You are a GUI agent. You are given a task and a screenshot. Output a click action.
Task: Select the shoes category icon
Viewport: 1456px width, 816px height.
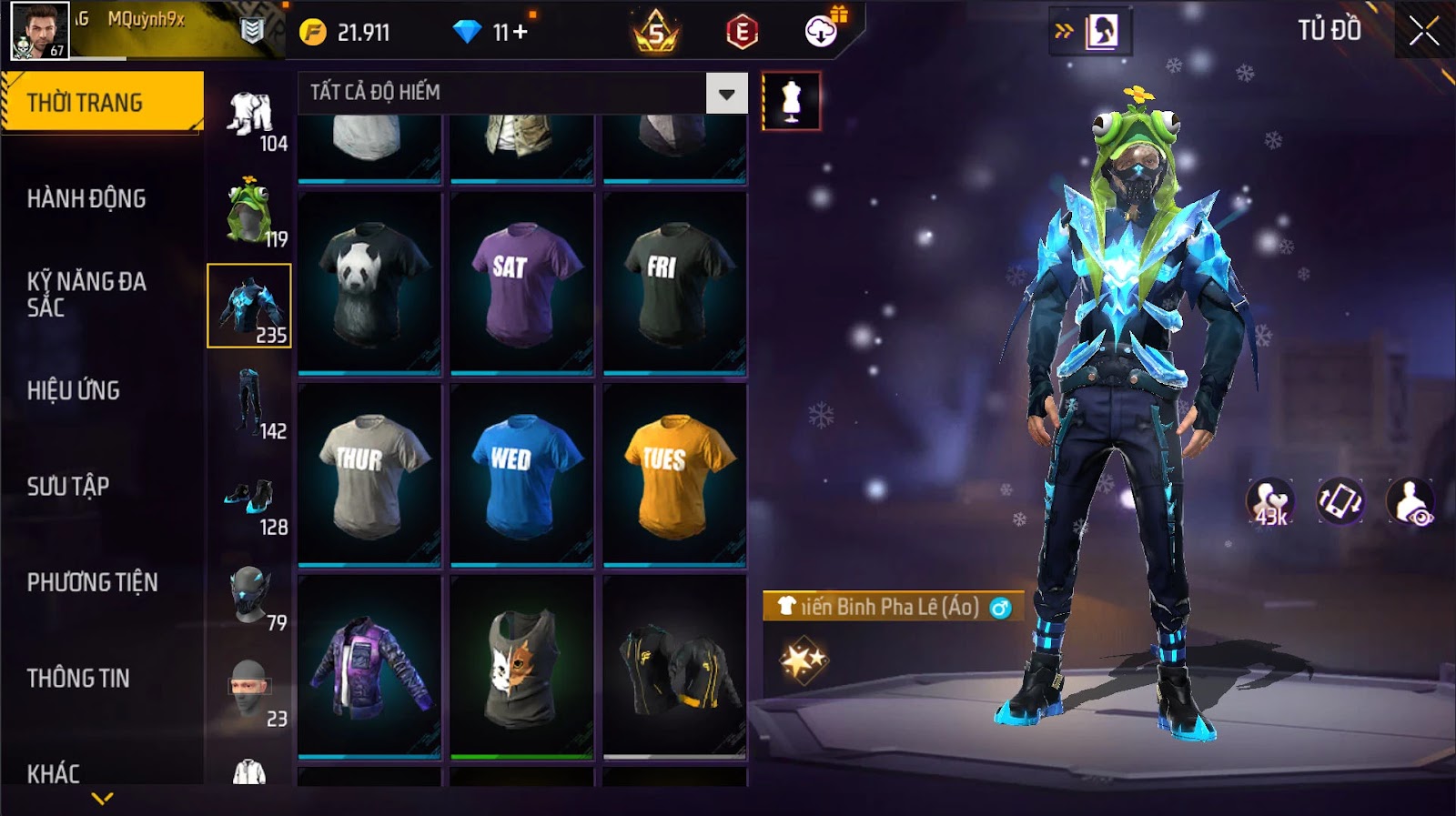[248, 499]
